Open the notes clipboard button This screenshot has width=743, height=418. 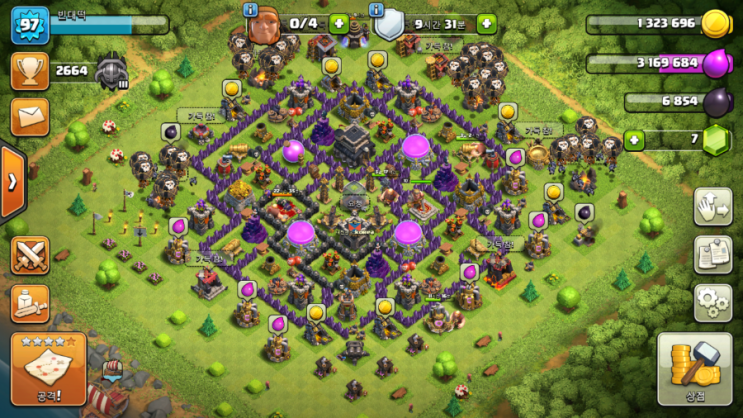(x=712, y=253)
